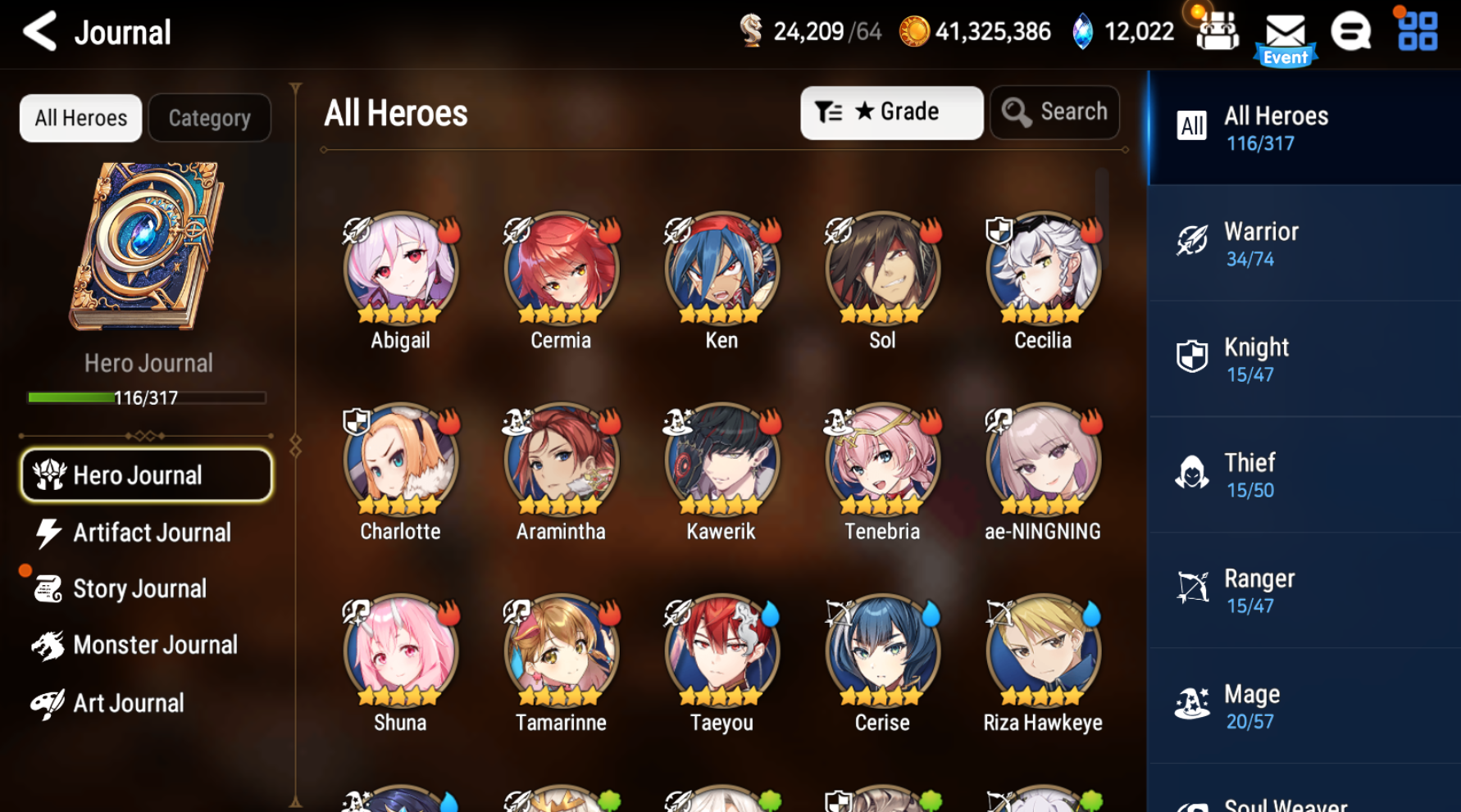
Task: Open the Monster Journal dragon icon
Action: (48, 645)
